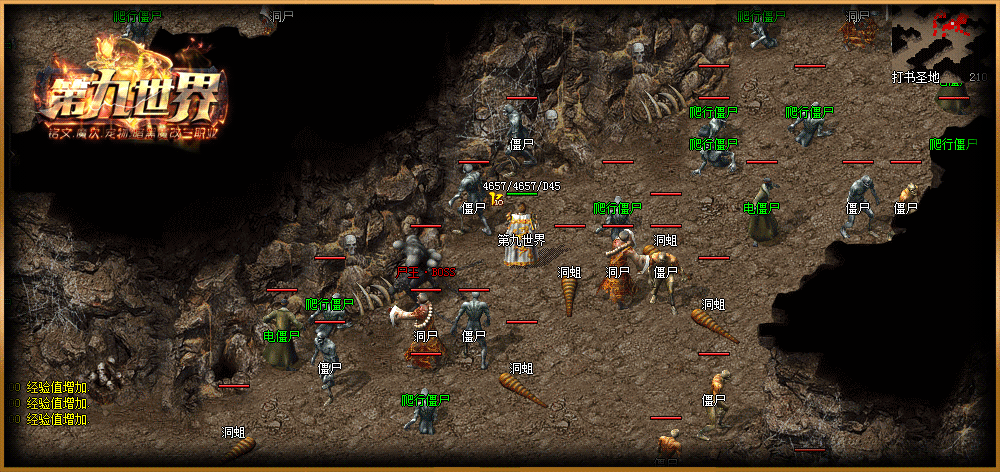The height and width of the screenshot is (472, 1000).
Task: Click the cave minimap
Action: pos(940,37)
